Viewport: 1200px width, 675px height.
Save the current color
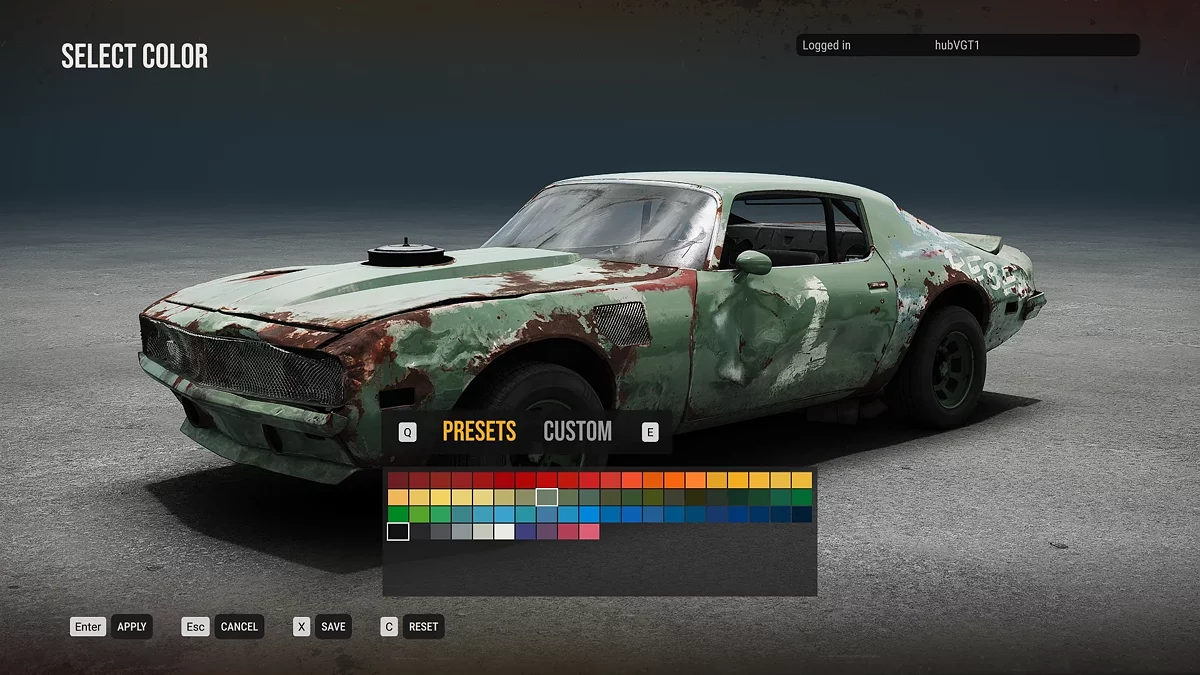(x=333, y=627)
